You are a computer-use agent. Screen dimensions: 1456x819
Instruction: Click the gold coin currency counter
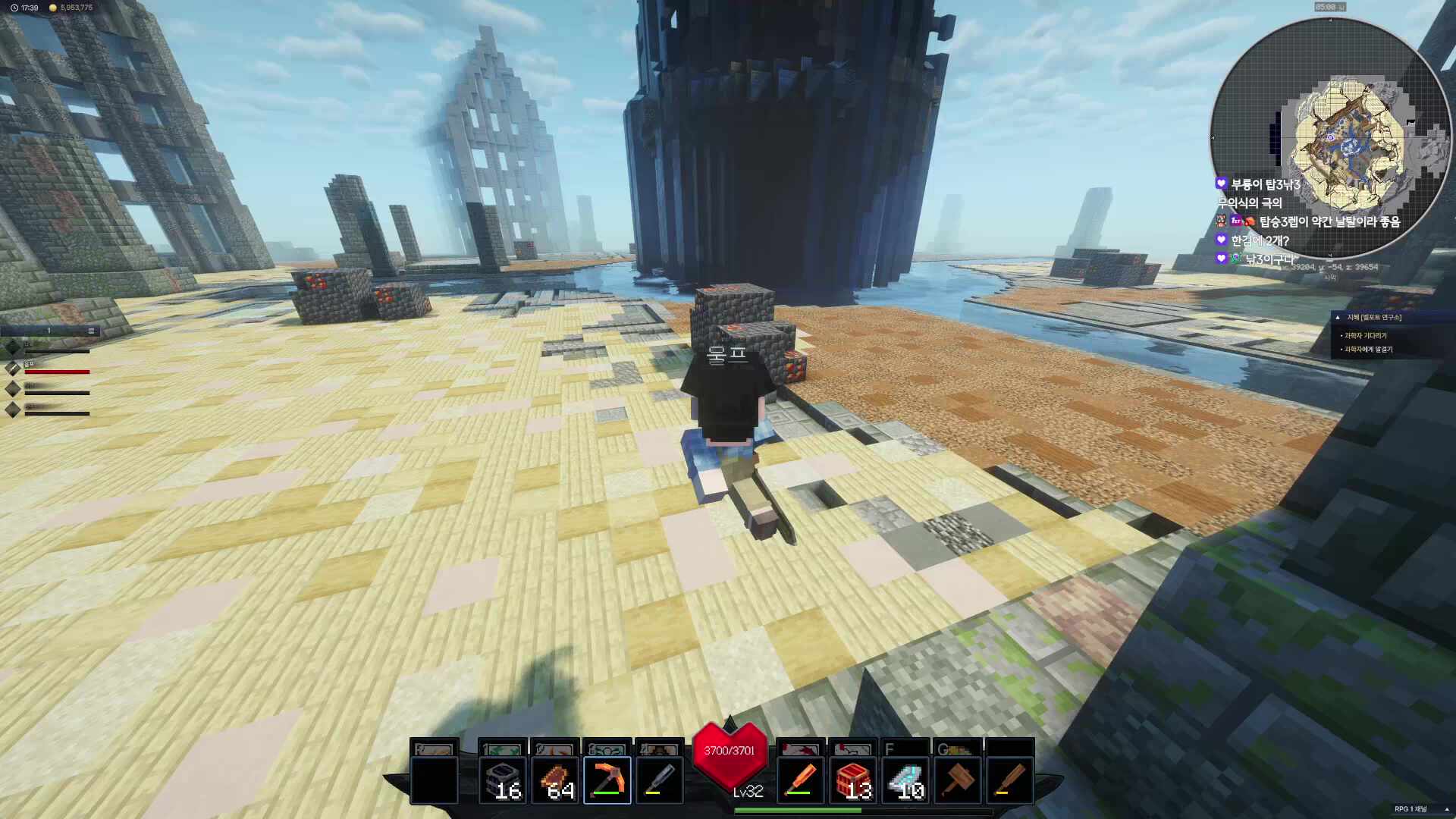pyautogui.click(x=71, y=8)
